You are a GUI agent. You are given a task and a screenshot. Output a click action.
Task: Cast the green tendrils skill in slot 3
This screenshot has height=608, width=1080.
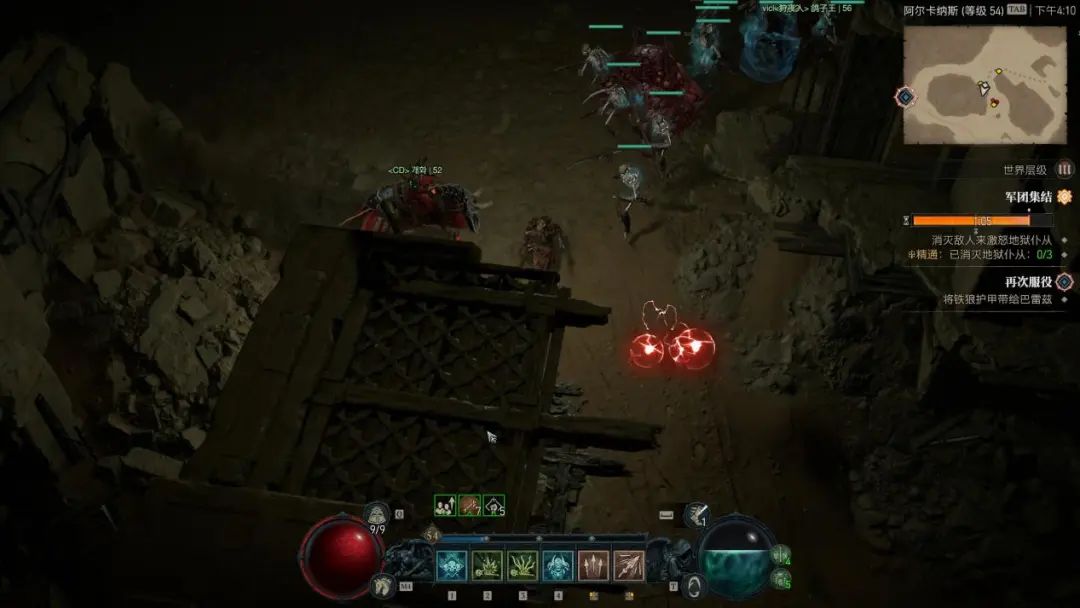point(522,566)
